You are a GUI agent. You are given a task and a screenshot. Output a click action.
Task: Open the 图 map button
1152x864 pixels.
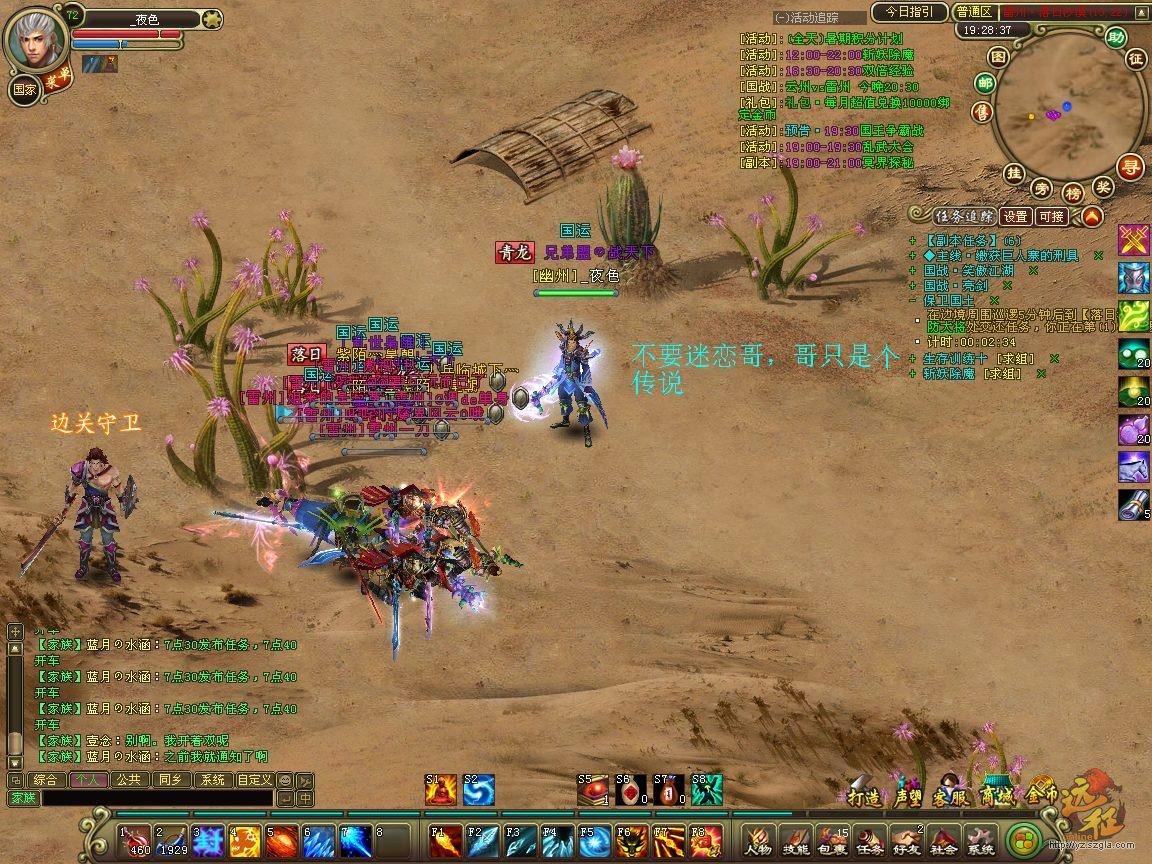pos(1003,59)
